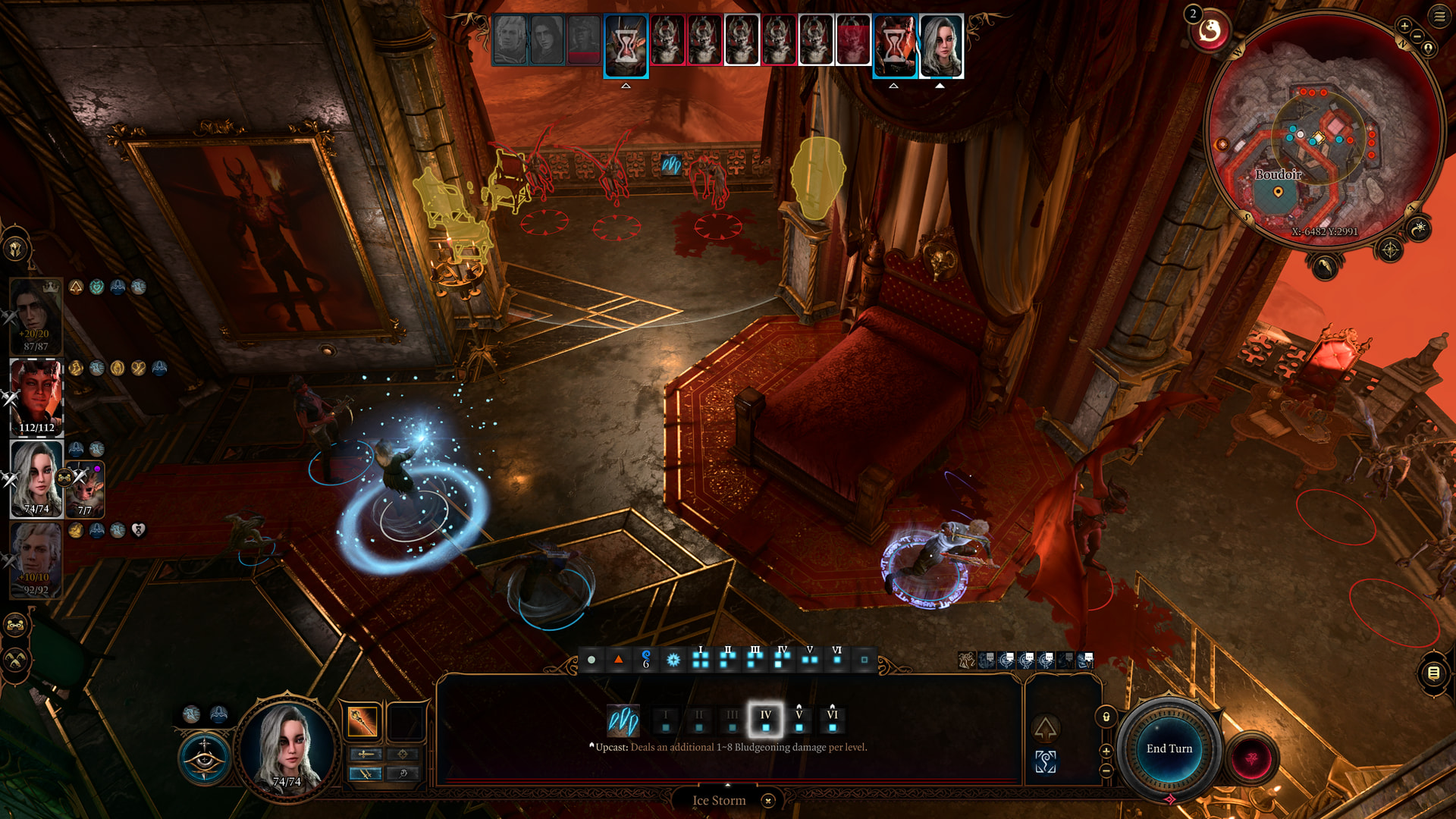1456x819 pixels.
Task: Click the white-haired woman's turn order portrait
Action: point(941,46)
